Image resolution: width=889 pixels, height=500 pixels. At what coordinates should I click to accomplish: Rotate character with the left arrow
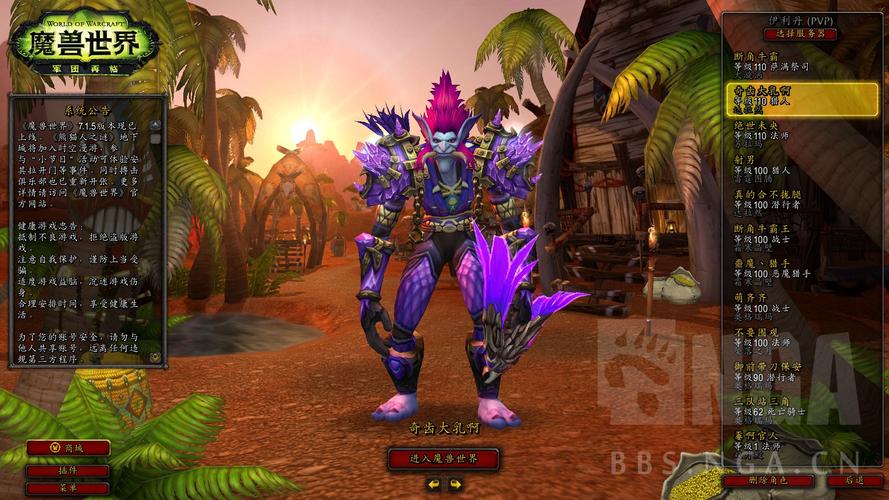coord(432,484)
